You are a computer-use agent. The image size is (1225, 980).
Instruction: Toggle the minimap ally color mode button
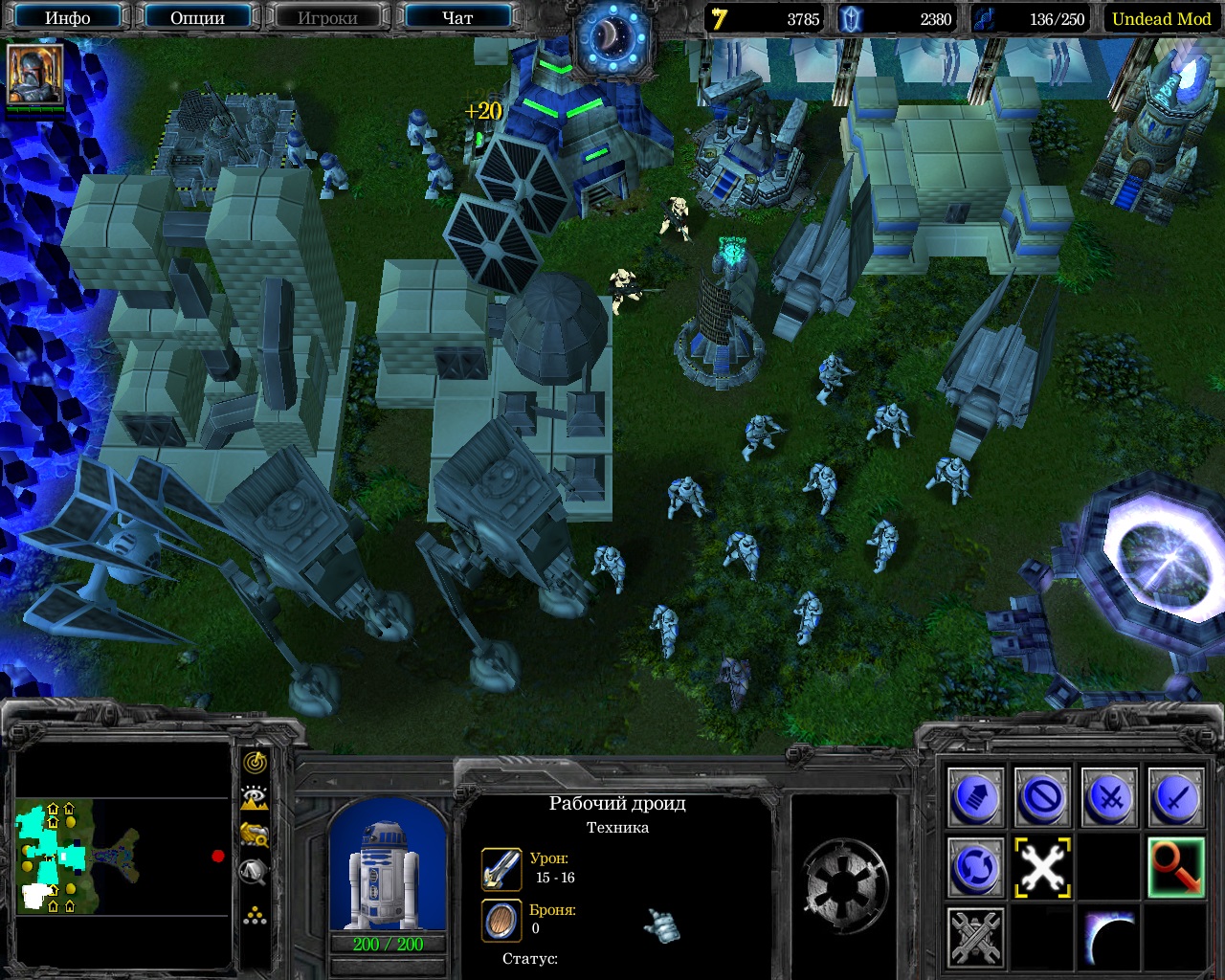tap(255, 835)
